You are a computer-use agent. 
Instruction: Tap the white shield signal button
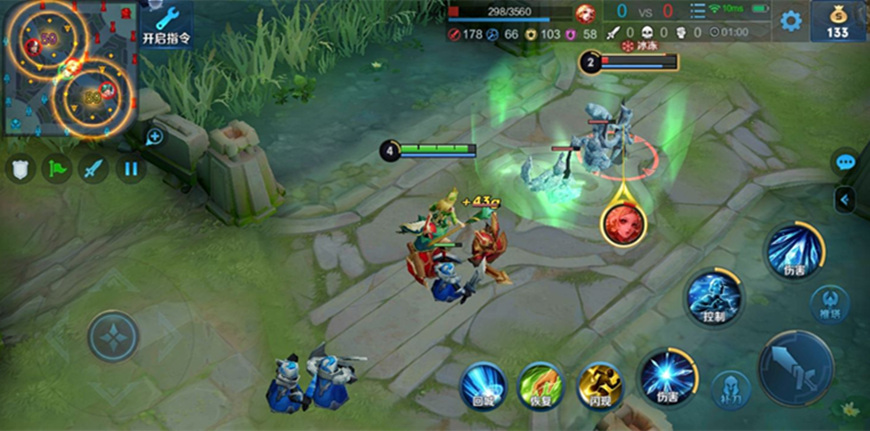tap(19, 168)
